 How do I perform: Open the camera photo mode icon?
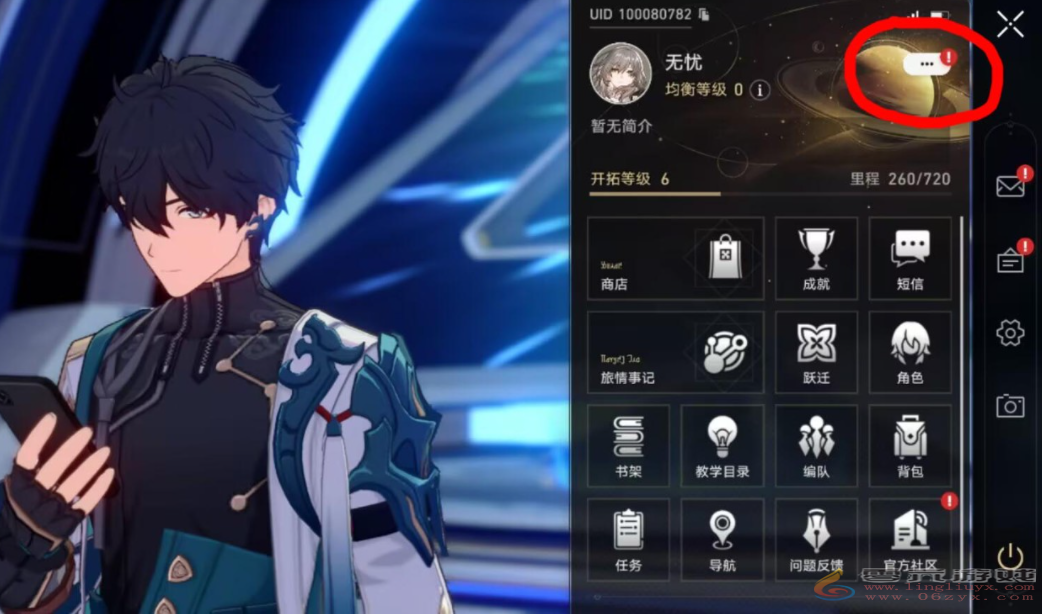pos(1010,405)
